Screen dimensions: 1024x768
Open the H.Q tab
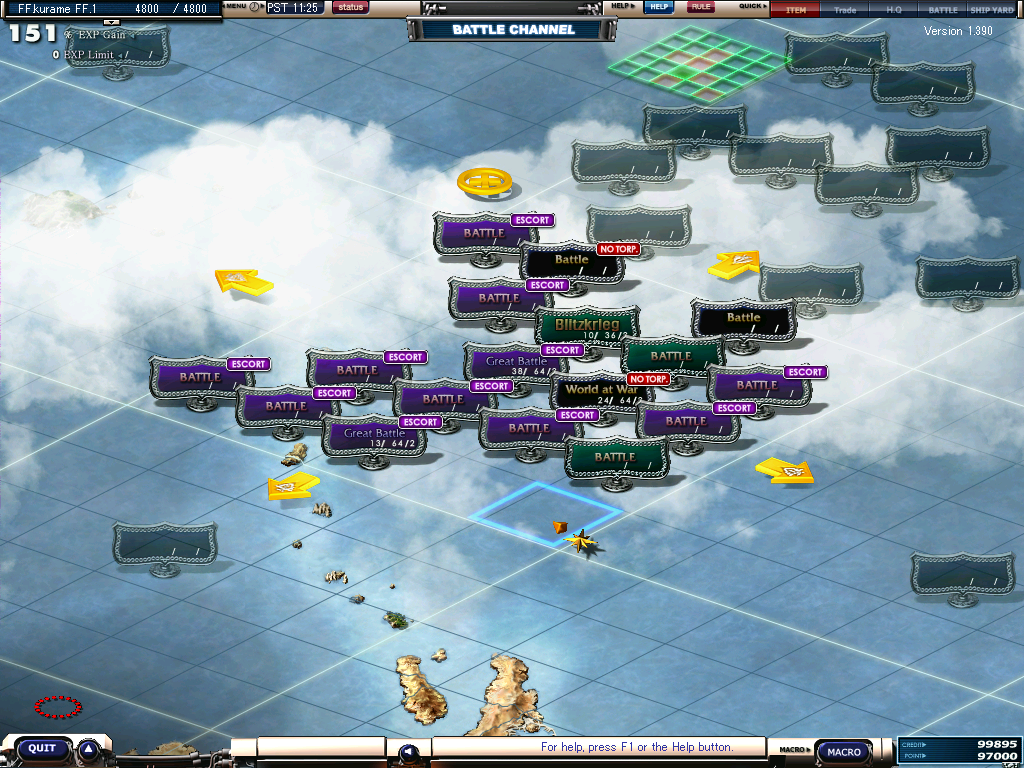point(894,10)
